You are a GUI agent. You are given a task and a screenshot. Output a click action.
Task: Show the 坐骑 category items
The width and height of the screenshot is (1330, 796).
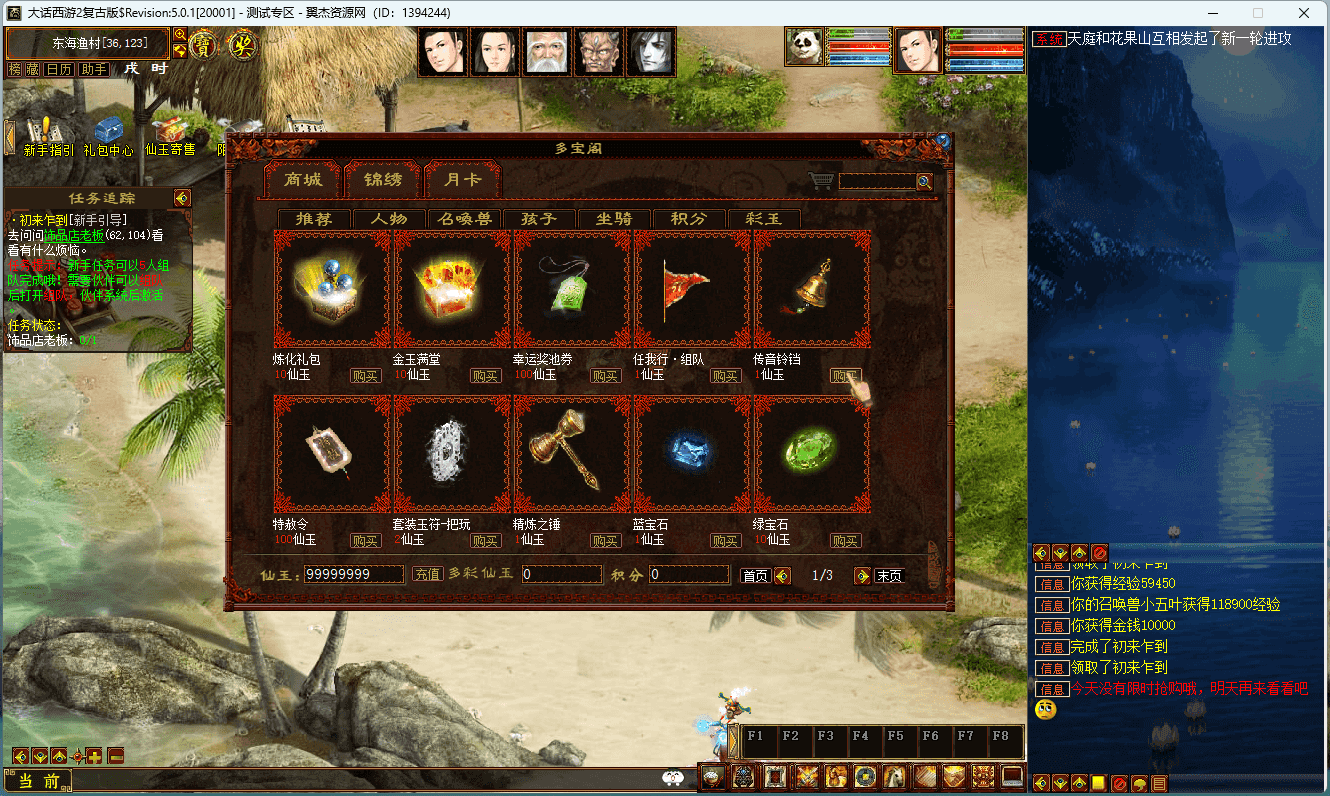(x=614, y=219)
